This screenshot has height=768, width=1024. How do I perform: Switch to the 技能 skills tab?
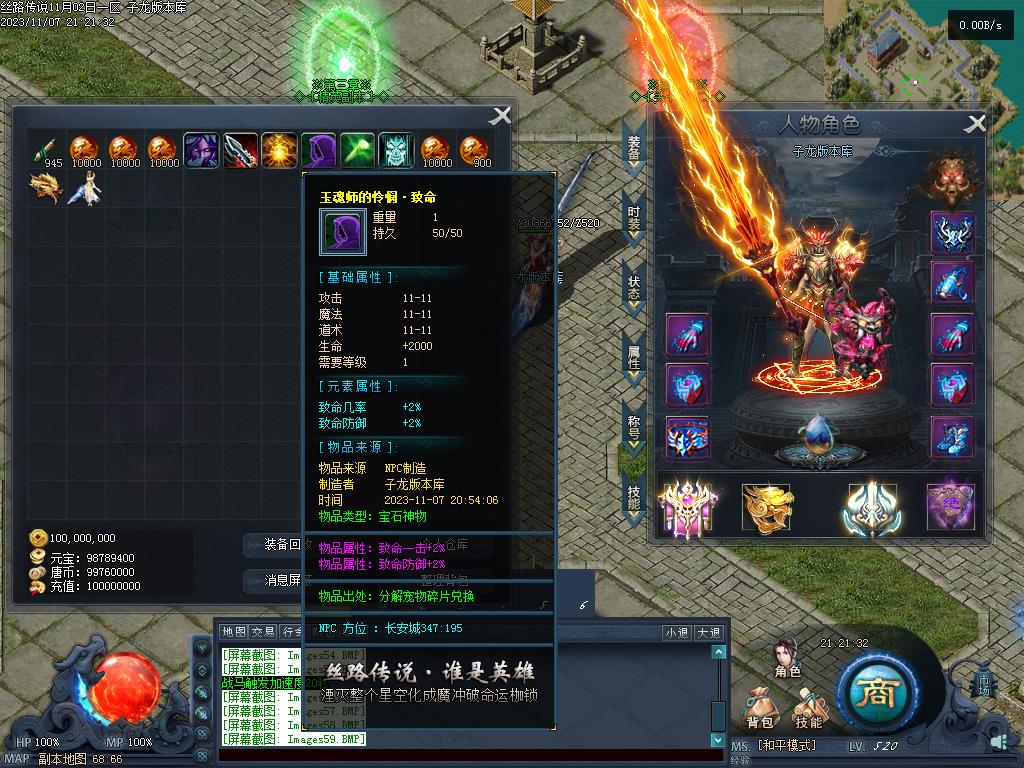pos(634,497)
